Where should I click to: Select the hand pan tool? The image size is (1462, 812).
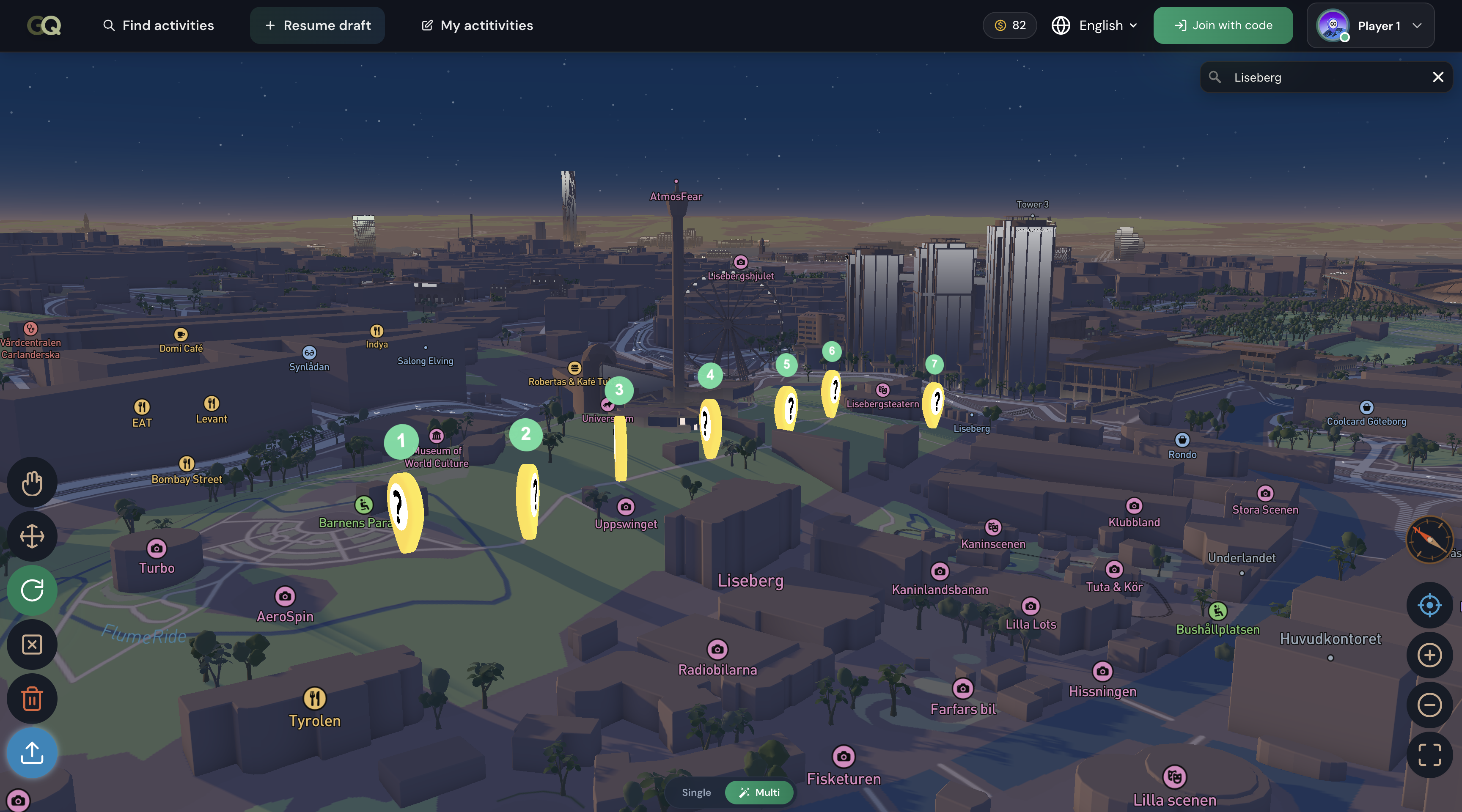click(x=32, y=483)
